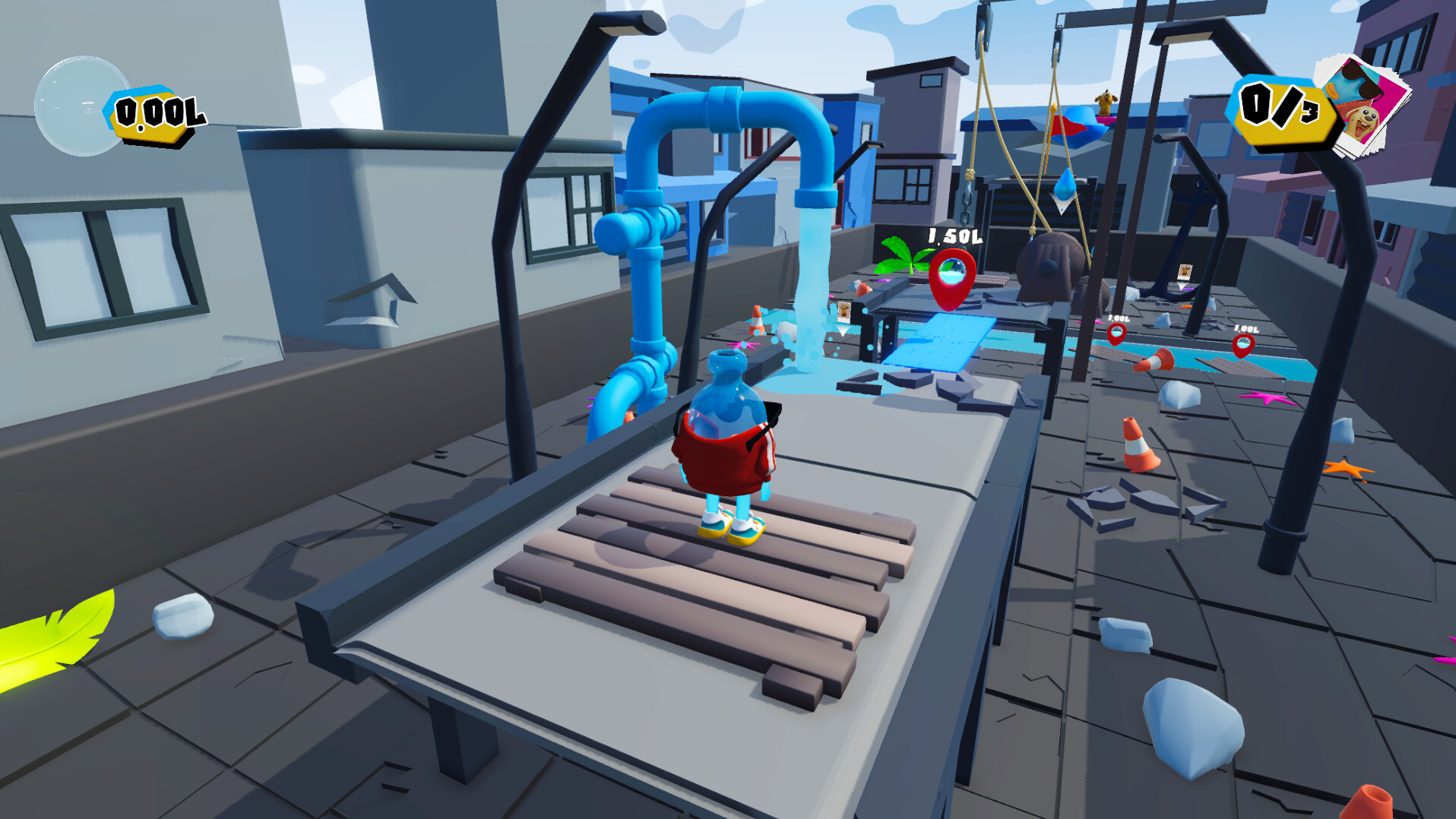Select the polaroid photo stack icon top-right

[1363, 99]
